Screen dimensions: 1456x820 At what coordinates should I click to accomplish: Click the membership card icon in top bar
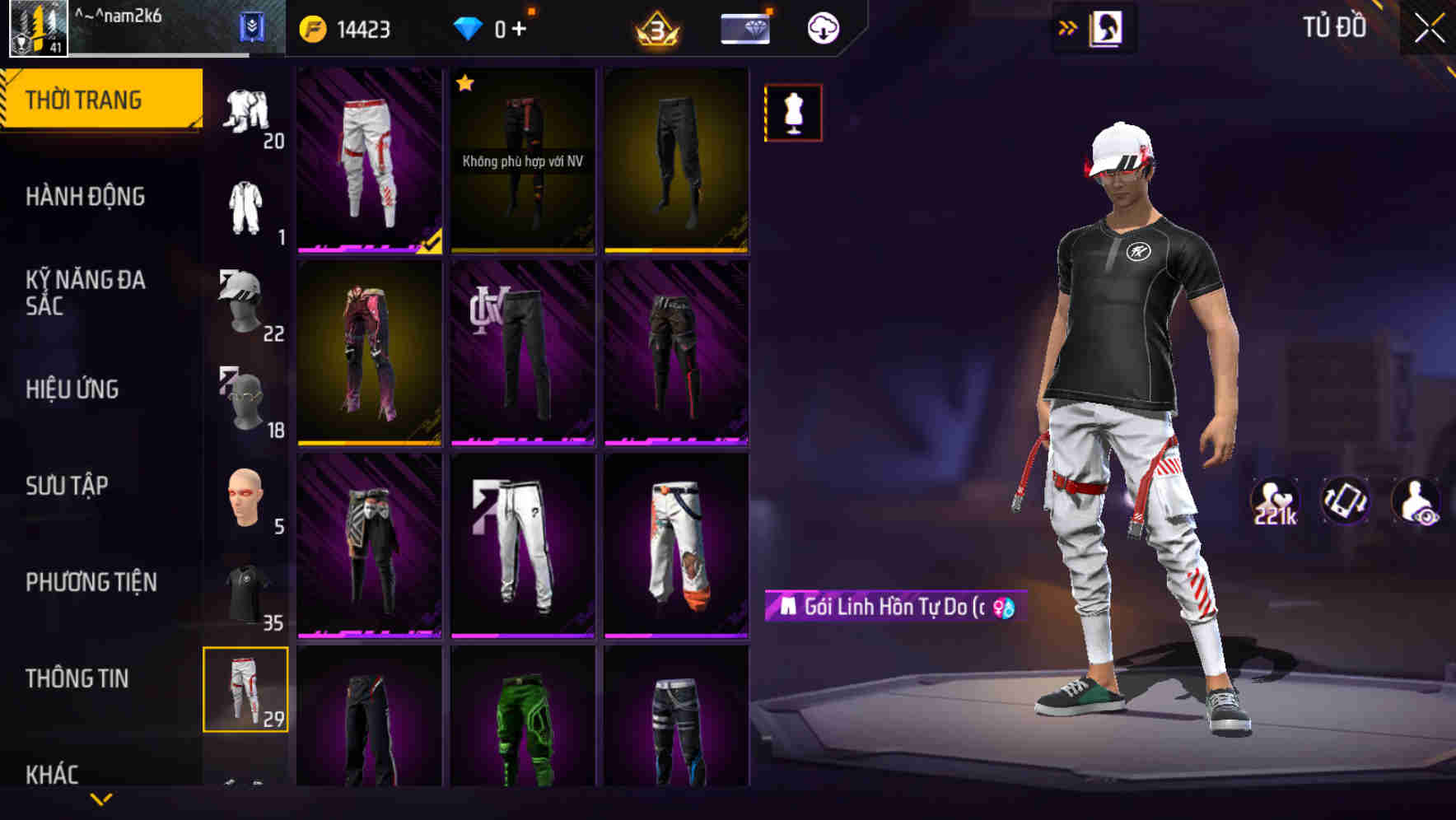coord(744,27)
